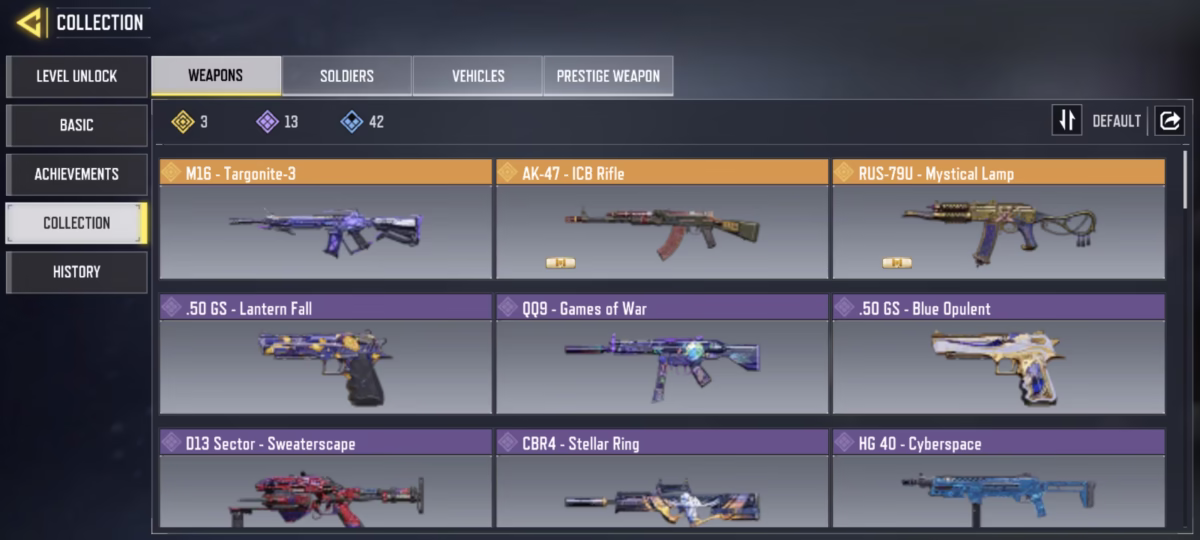Click the share icon button
This screenshot has width=1200, height=540.
click(1168, 121)
